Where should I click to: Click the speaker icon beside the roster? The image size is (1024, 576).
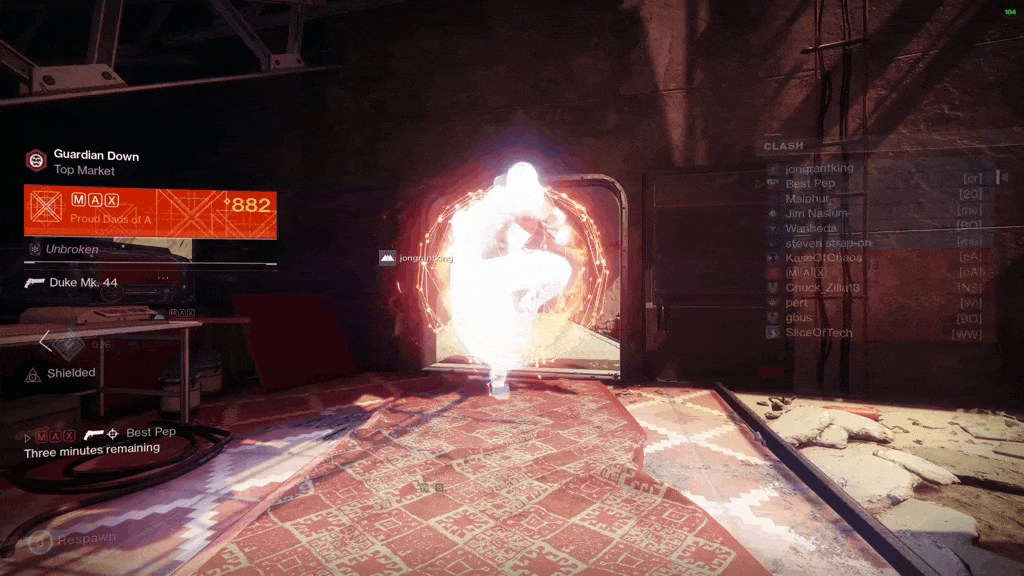tap(1004, 177)
